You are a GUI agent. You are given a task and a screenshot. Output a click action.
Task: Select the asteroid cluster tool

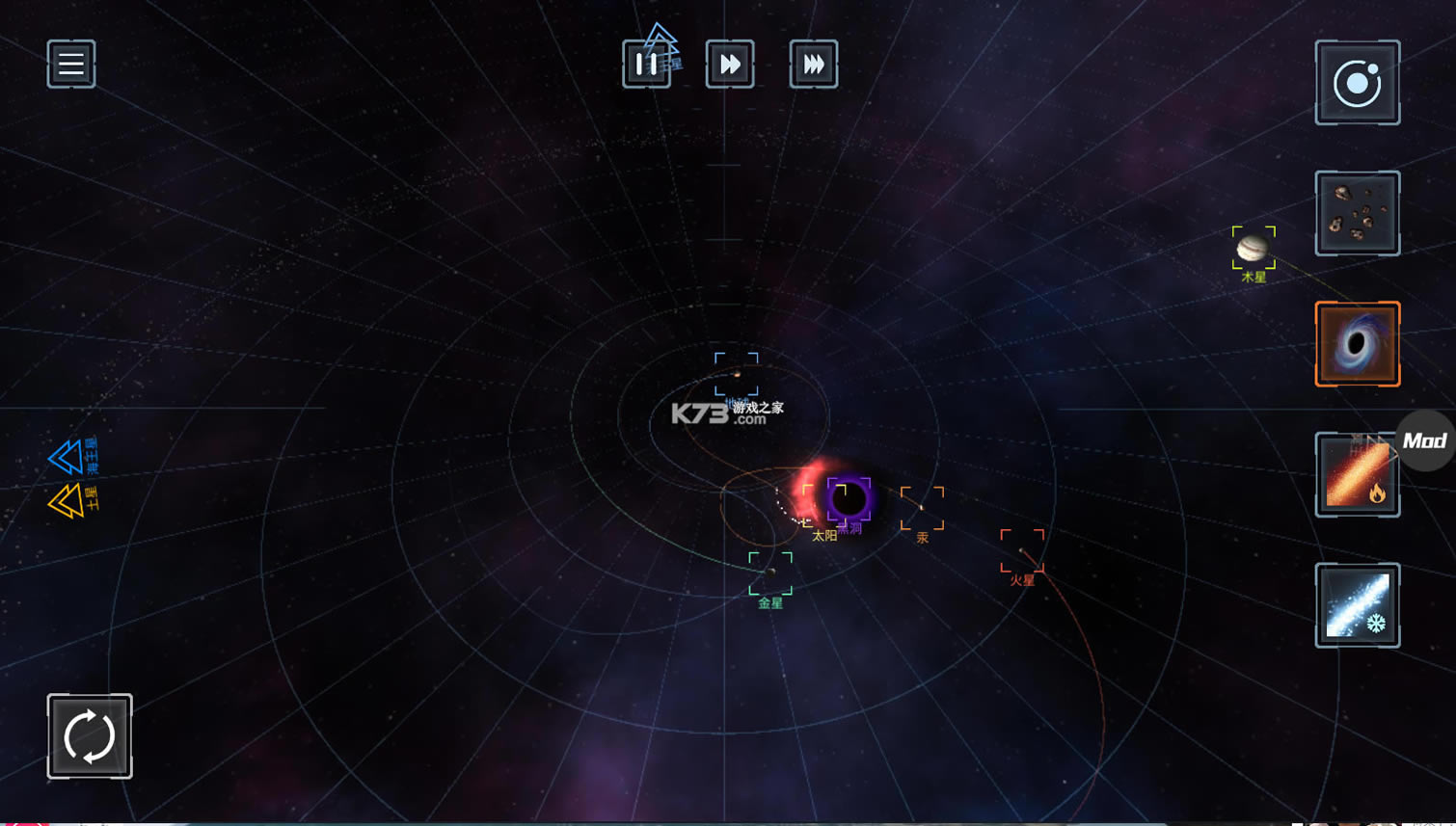[x=1358, y=214]
